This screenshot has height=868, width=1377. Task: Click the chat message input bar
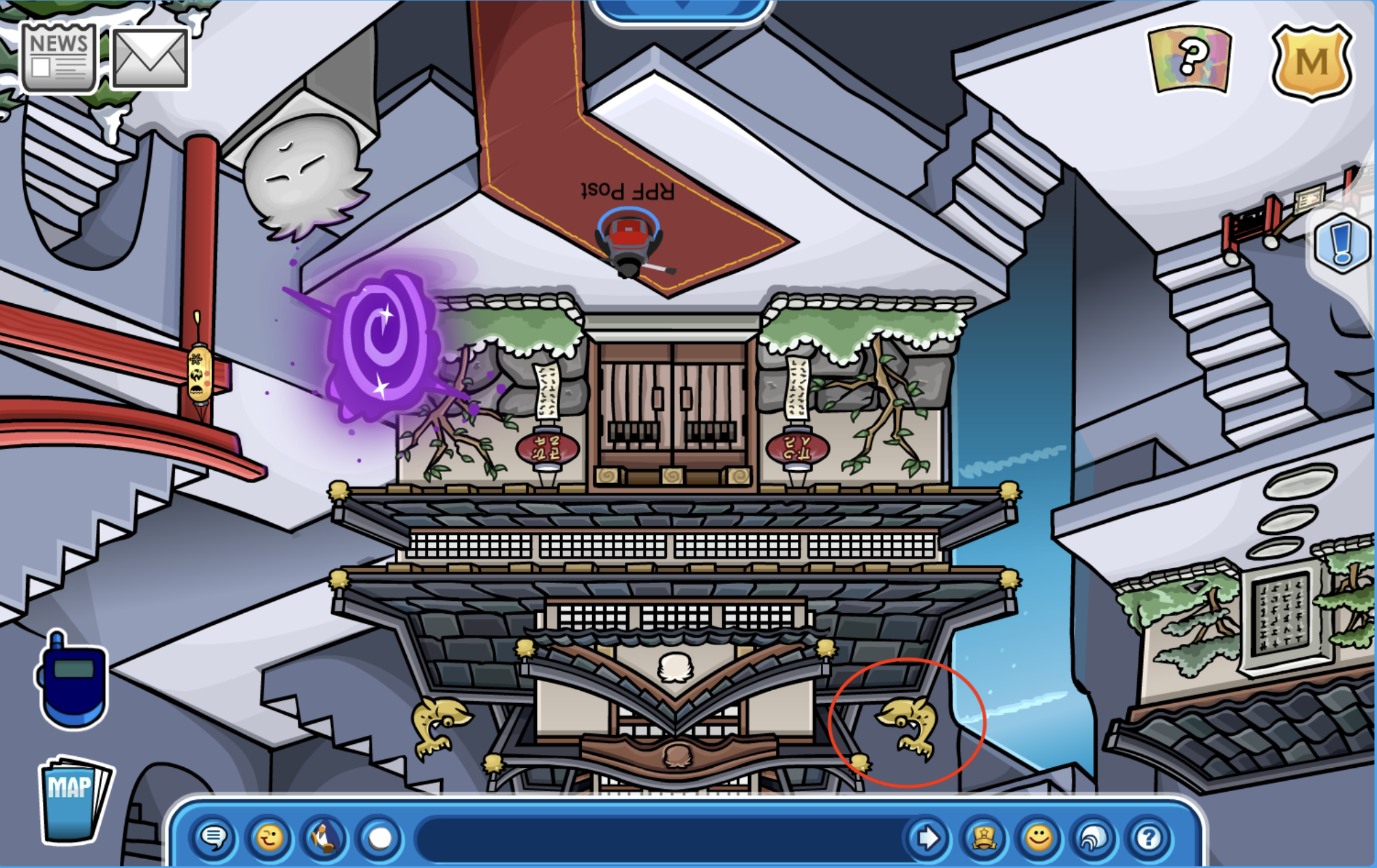(657, 837)
